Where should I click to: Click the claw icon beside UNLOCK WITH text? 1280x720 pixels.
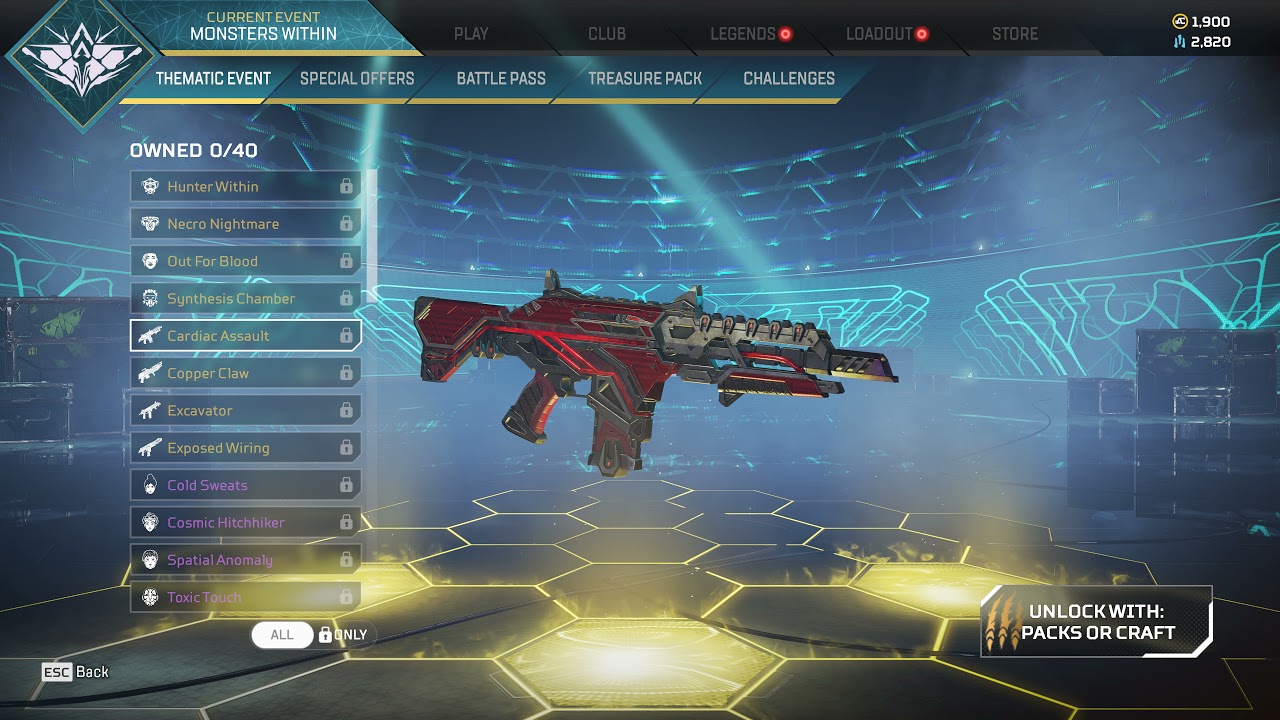point(1000,622)
